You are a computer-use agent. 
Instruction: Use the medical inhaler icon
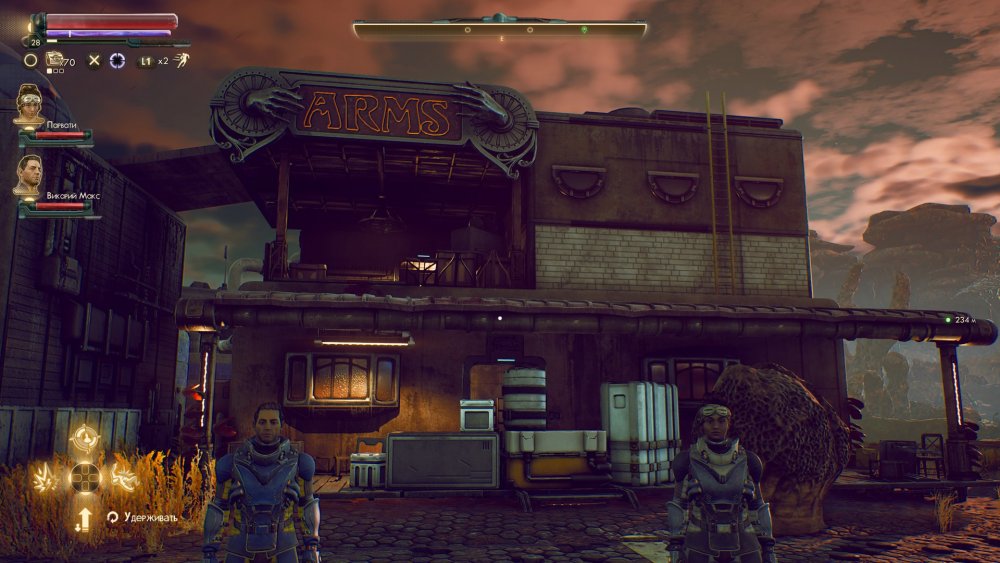(55, 60)
